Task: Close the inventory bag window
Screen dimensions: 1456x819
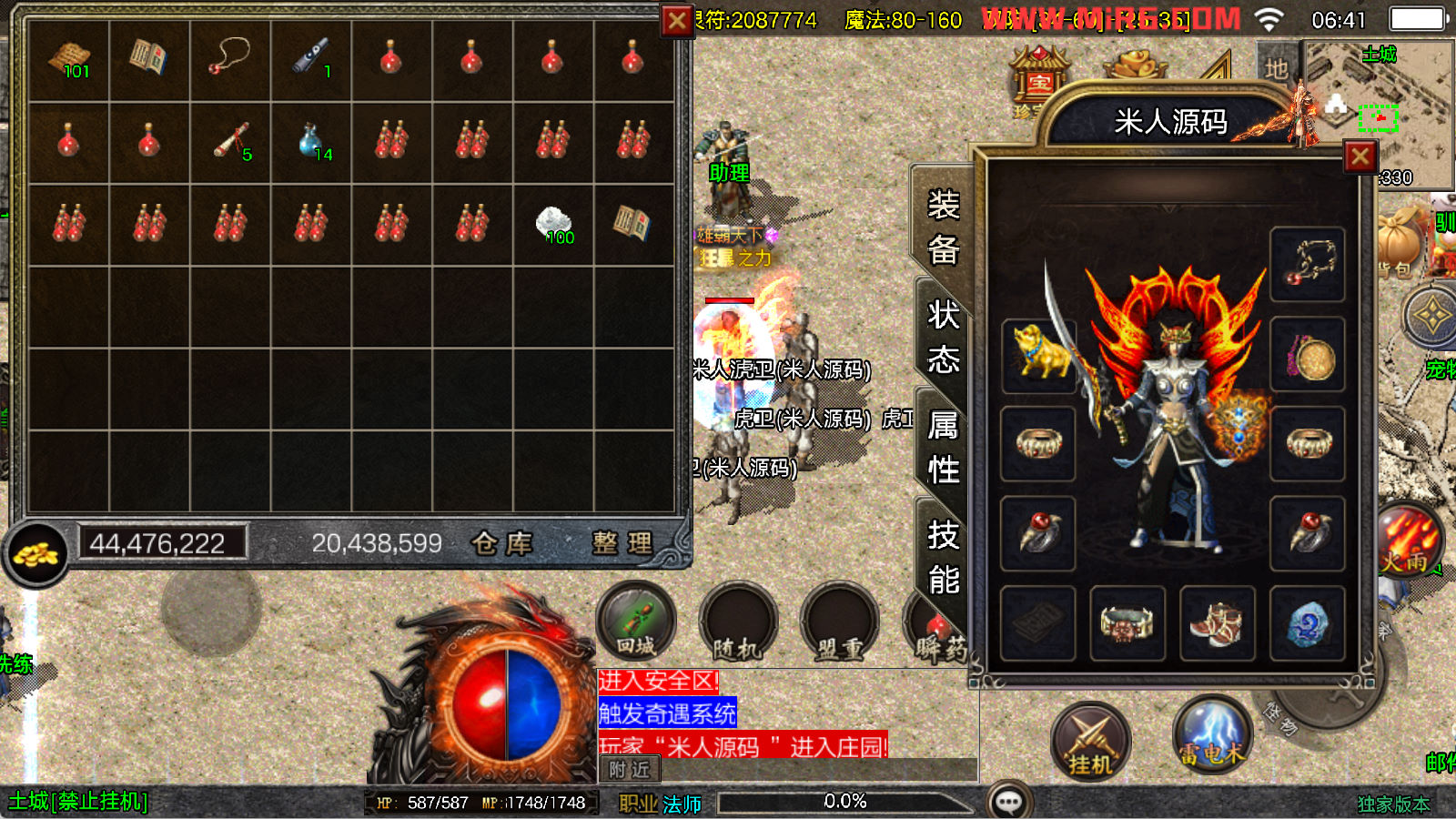Action: pyautogui.click(x=677, y=20)
